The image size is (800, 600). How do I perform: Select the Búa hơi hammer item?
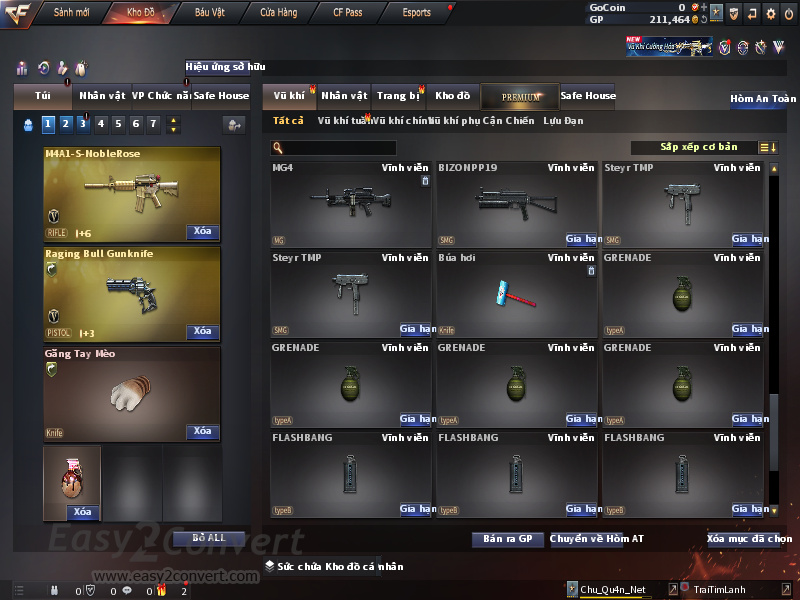(516, 293)
